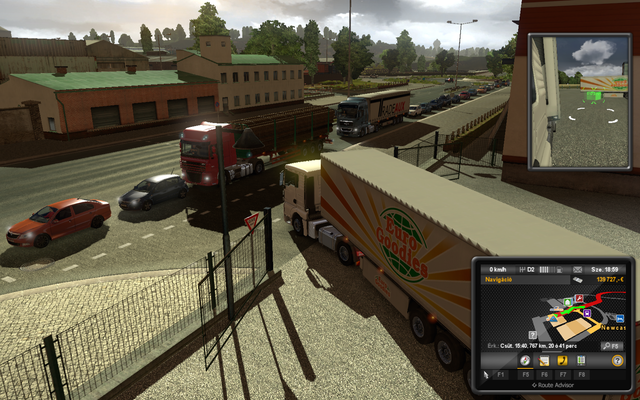Screen dimensions: 640x400
Task: Show the truck diagnostics tab
Action: [x=581, y=360]
